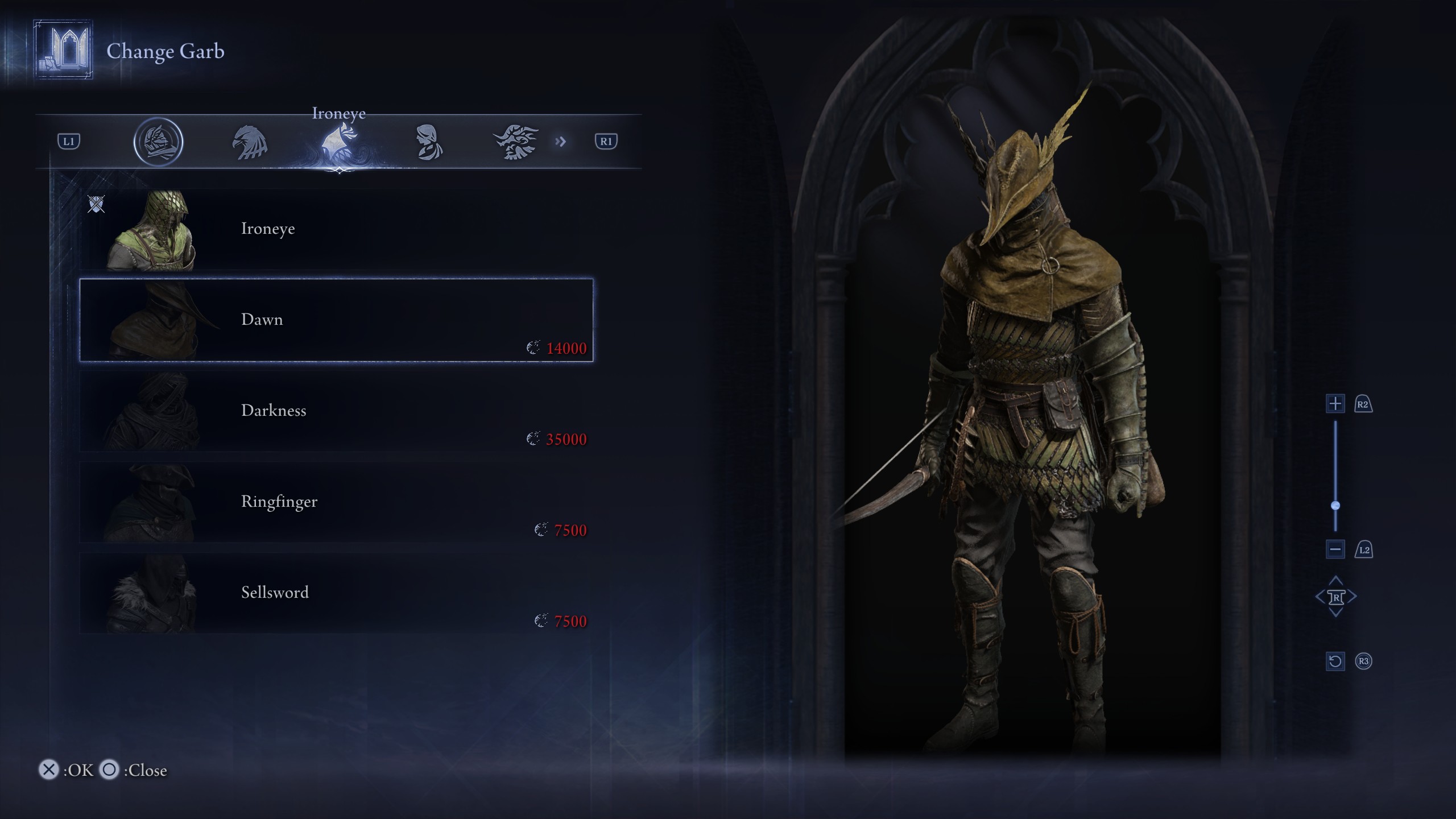The height and width of the screenshot is (819, 1456).
Task: Zoom in with the plus icon
Action: (x=1335, y=404)
